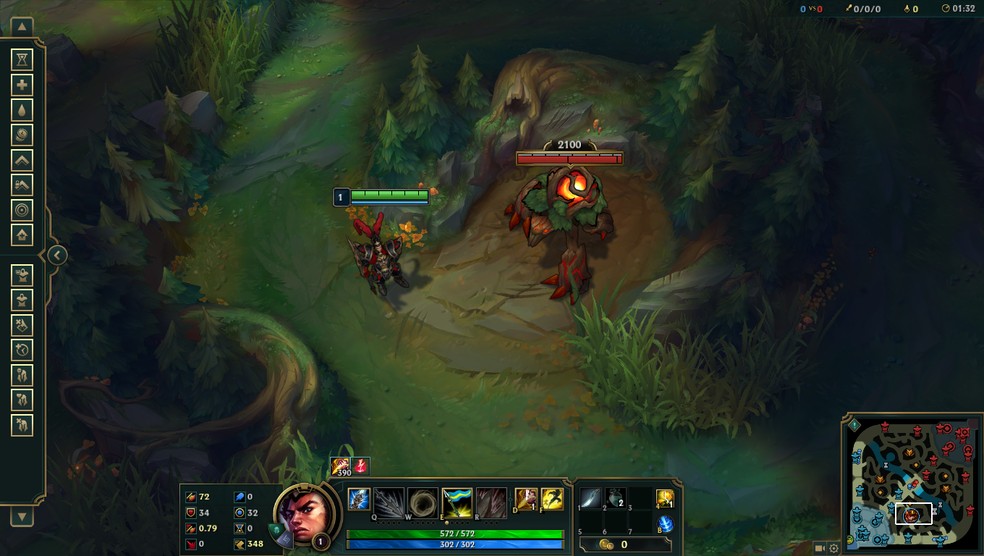Use the potion in inventory slot 2

[x=616, y=497]
